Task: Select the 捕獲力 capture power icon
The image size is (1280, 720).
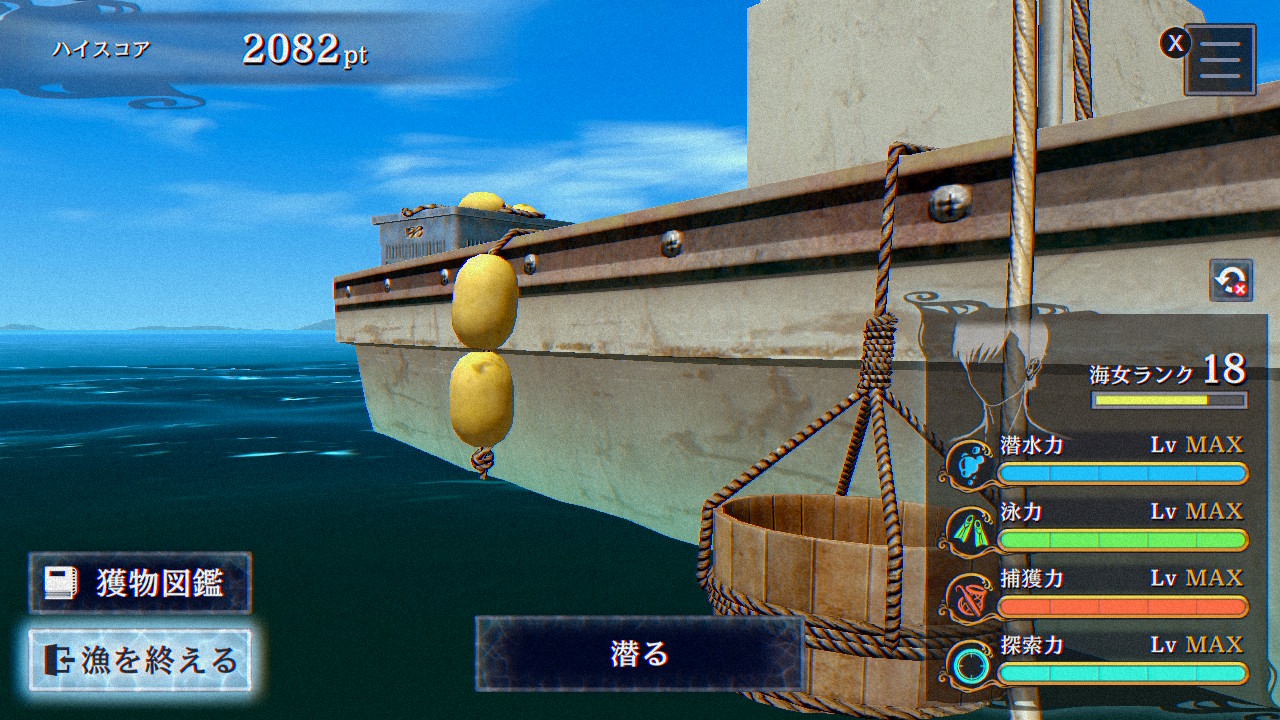Action: (x=969, y=596)
